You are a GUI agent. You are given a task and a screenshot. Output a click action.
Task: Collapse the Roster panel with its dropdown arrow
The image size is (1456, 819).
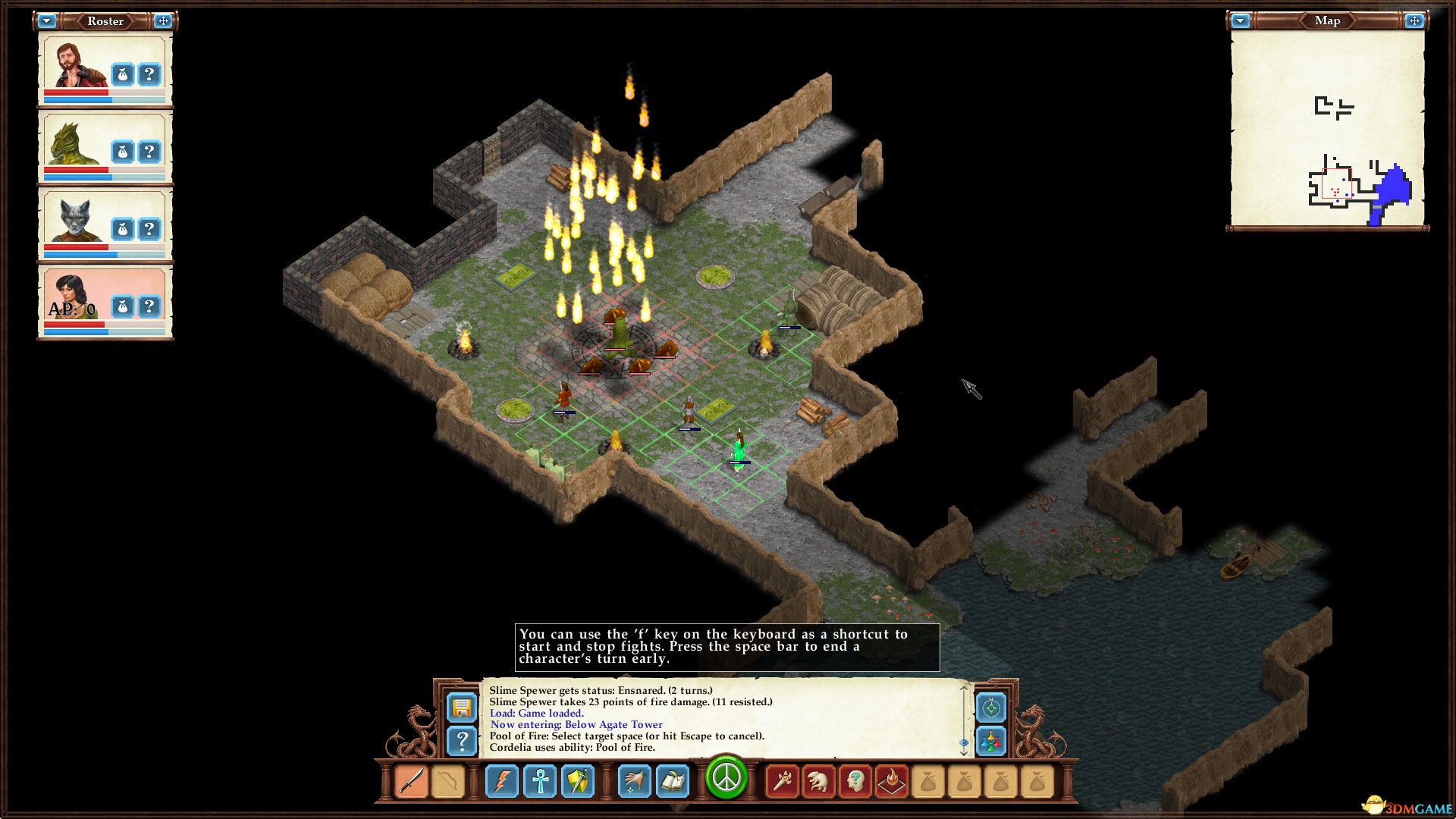[49, 21]
